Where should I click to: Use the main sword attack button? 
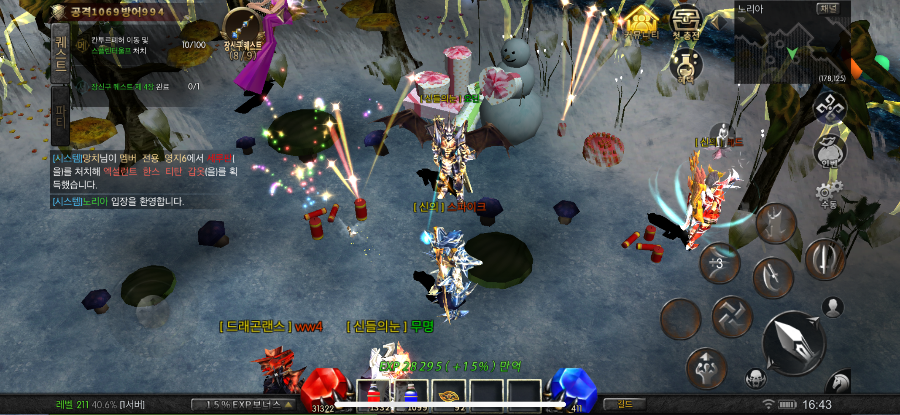(793, 342)
